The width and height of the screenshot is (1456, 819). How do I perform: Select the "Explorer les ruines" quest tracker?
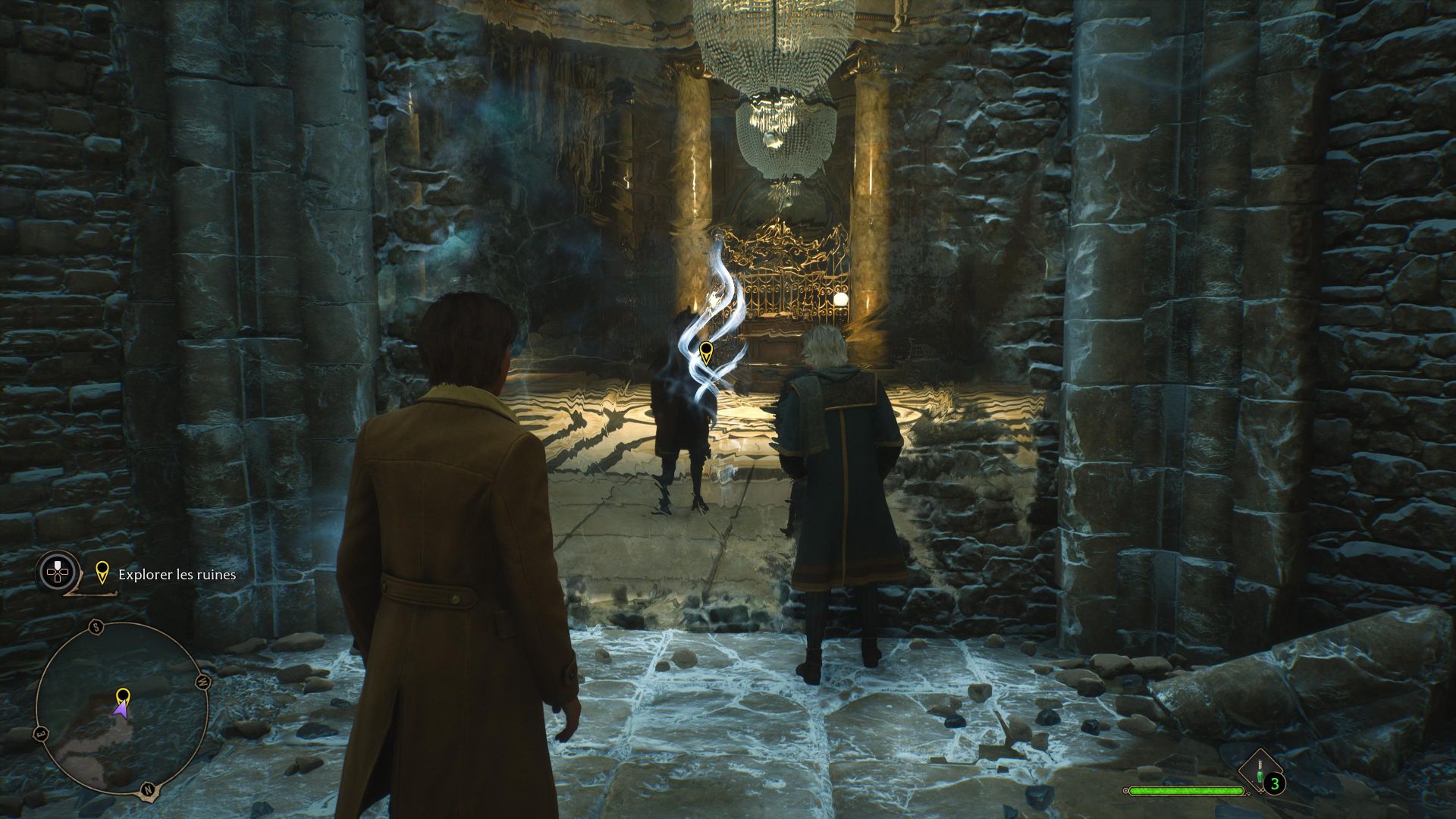176,575
